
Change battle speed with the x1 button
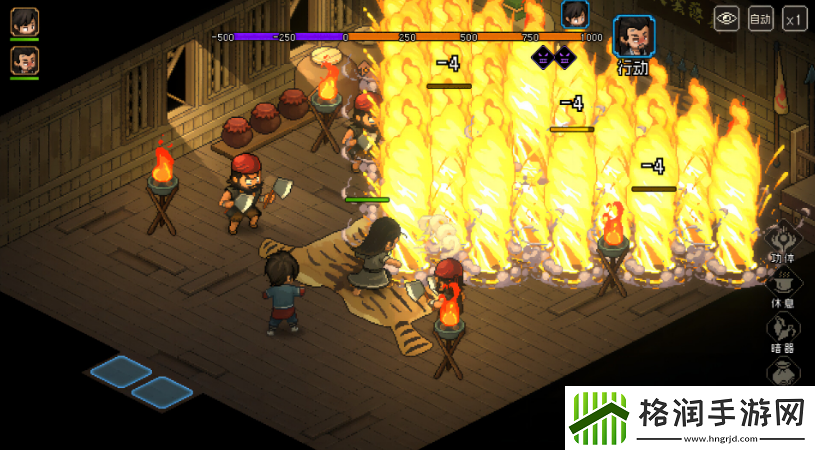coord(795,18)
